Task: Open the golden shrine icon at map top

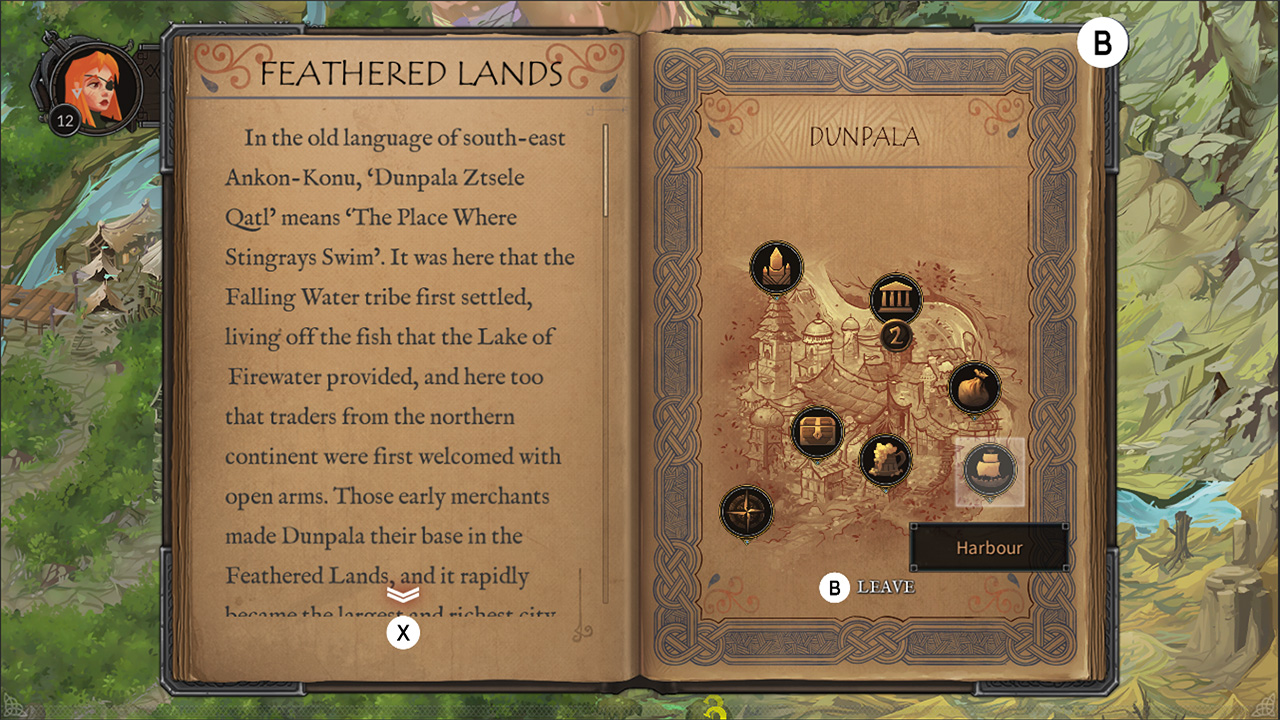Action: 775,266
